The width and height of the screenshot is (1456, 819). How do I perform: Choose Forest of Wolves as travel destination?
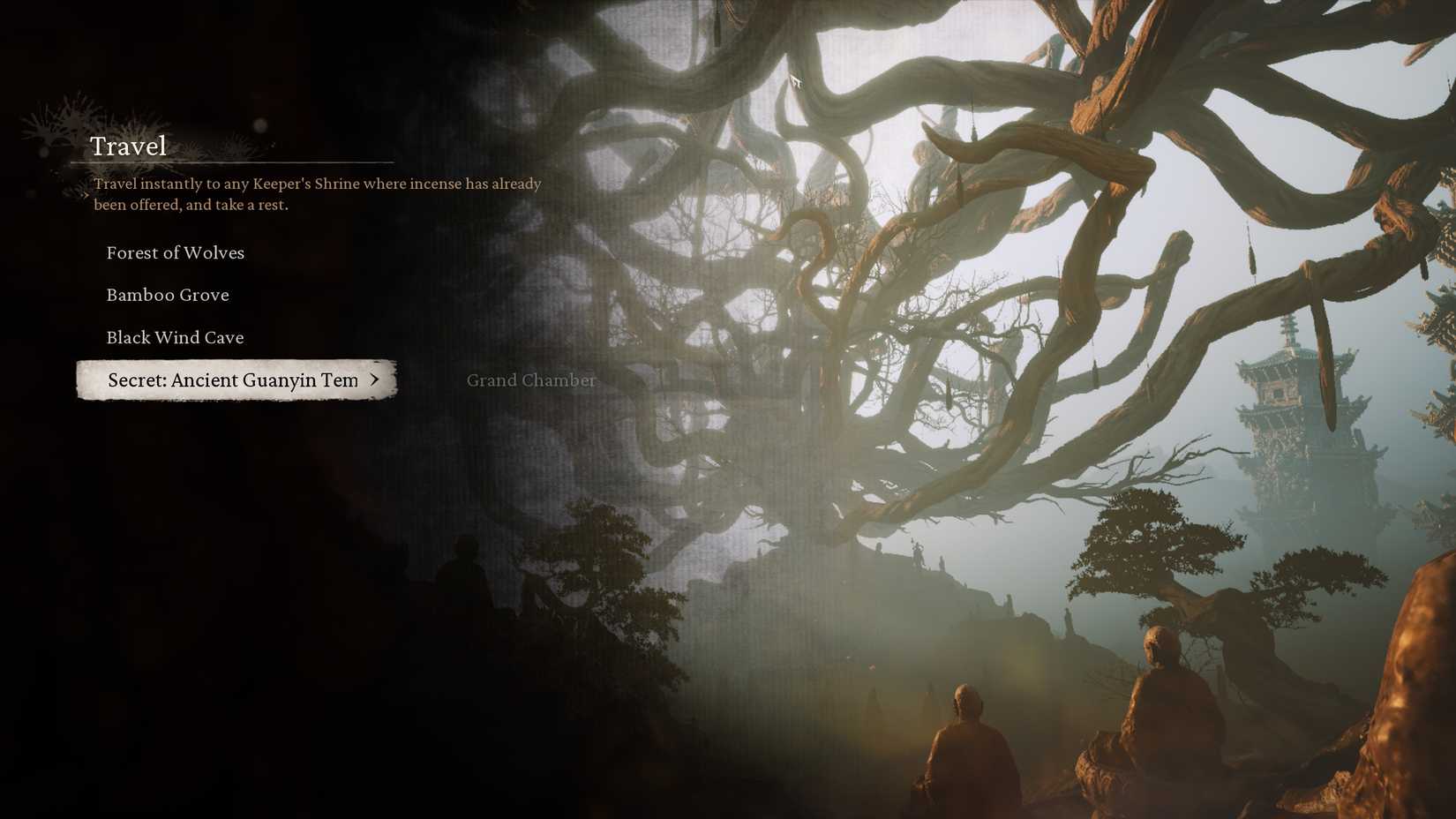(x=175, y=253)
